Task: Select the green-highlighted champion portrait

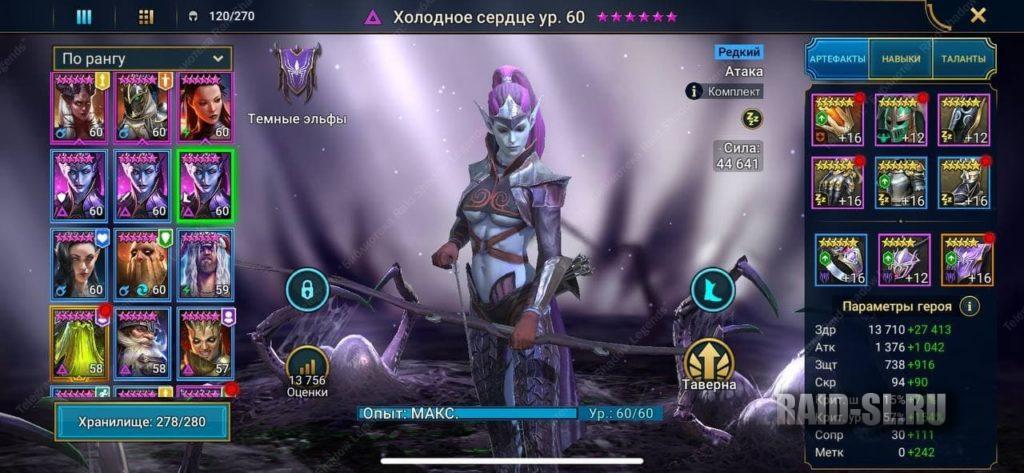Action: (x=206, y=184)
